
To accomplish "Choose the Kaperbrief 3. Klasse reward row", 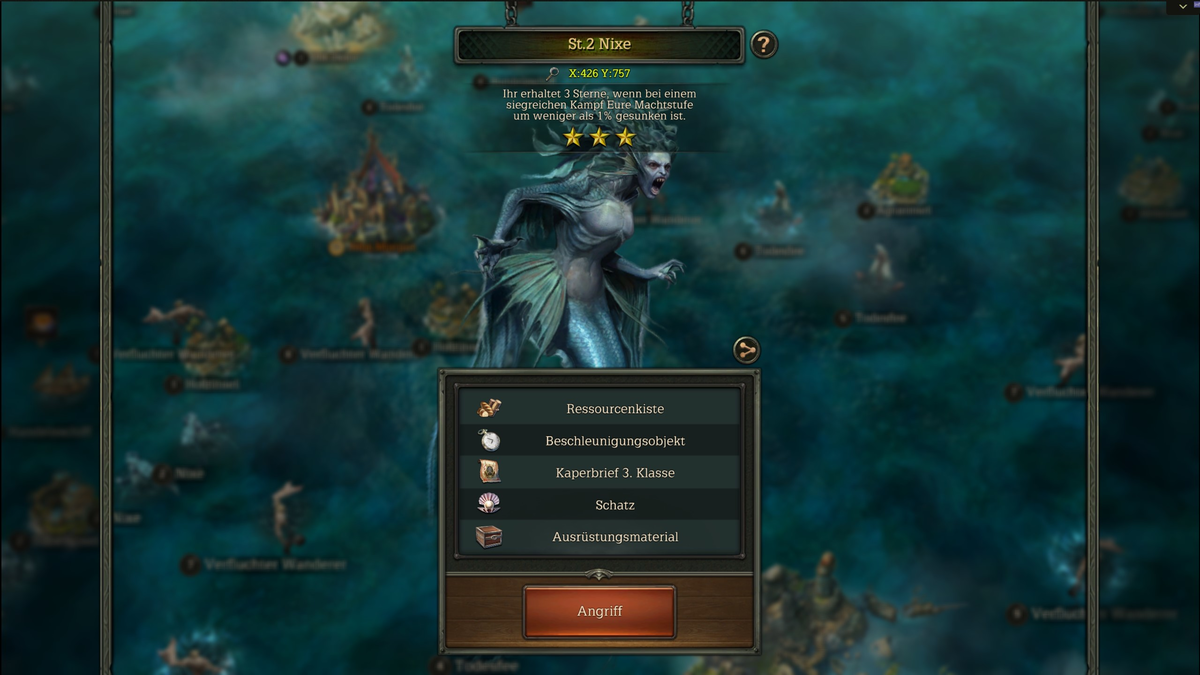I will (599, 473).
